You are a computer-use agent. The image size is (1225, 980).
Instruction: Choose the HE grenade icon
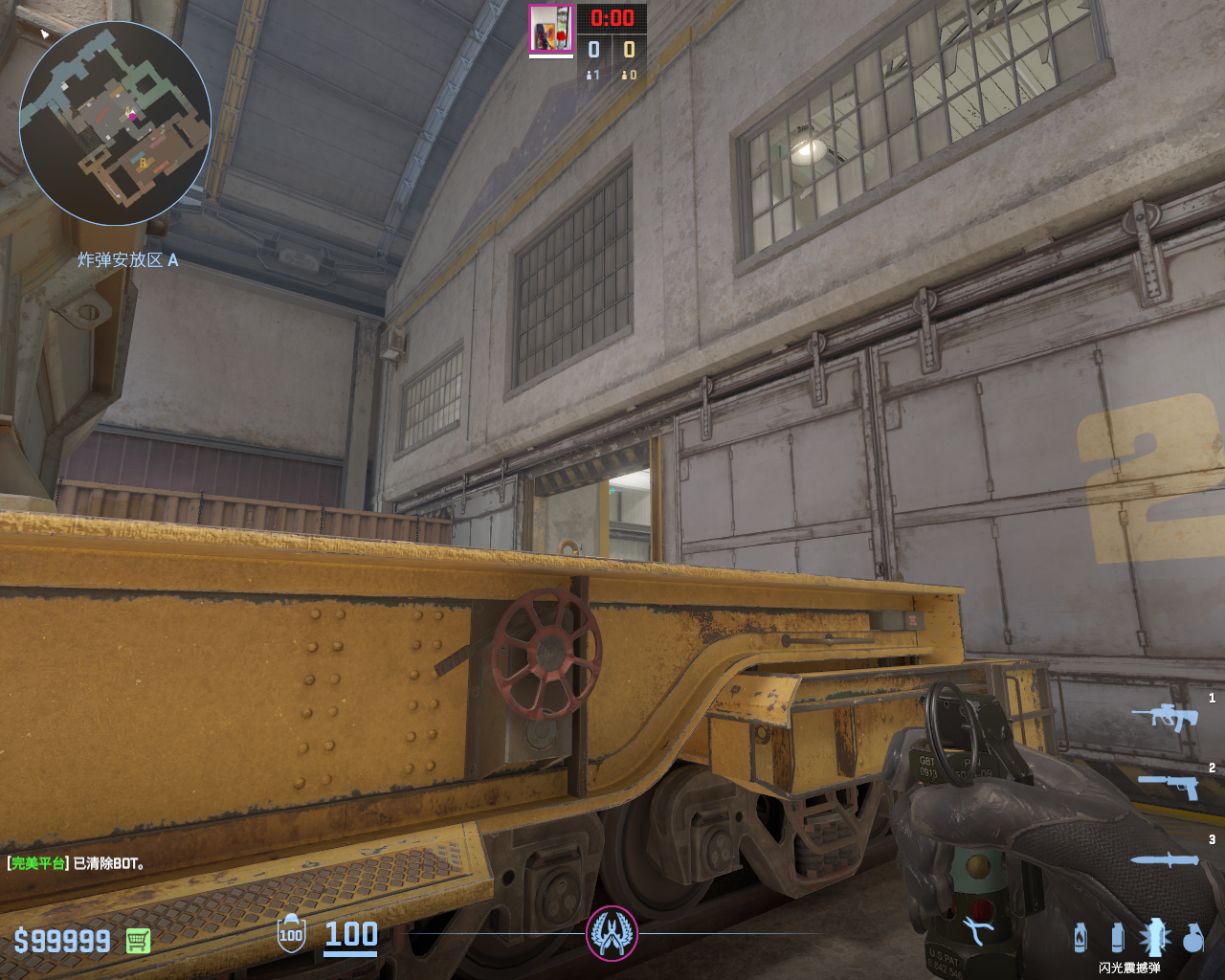coord(1192,938)
